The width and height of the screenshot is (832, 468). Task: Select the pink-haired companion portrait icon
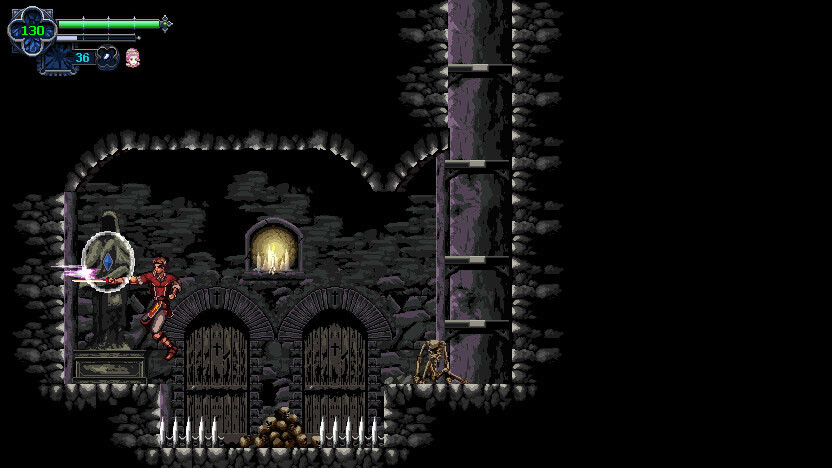132,58
